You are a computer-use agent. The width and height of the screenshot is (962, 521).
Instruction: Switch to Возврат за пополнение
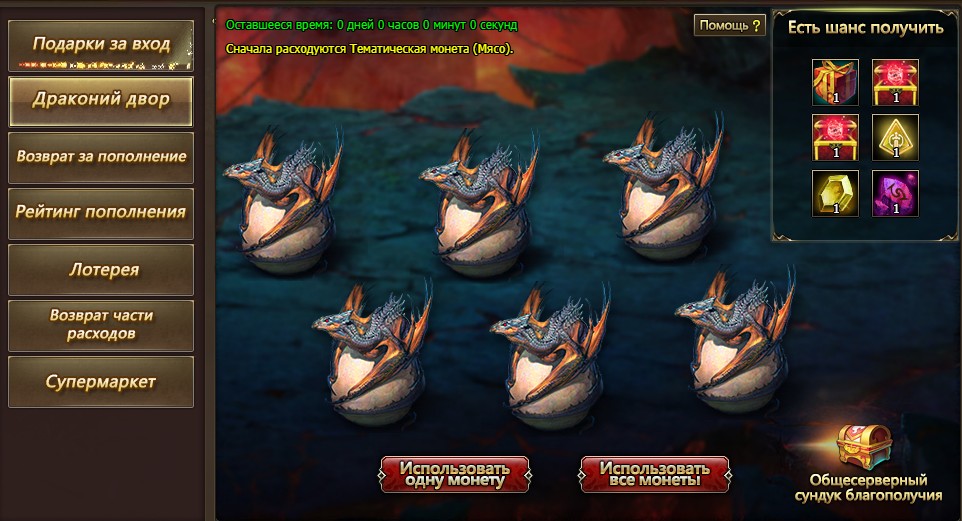pyautogui.click(x=101, y=157)
